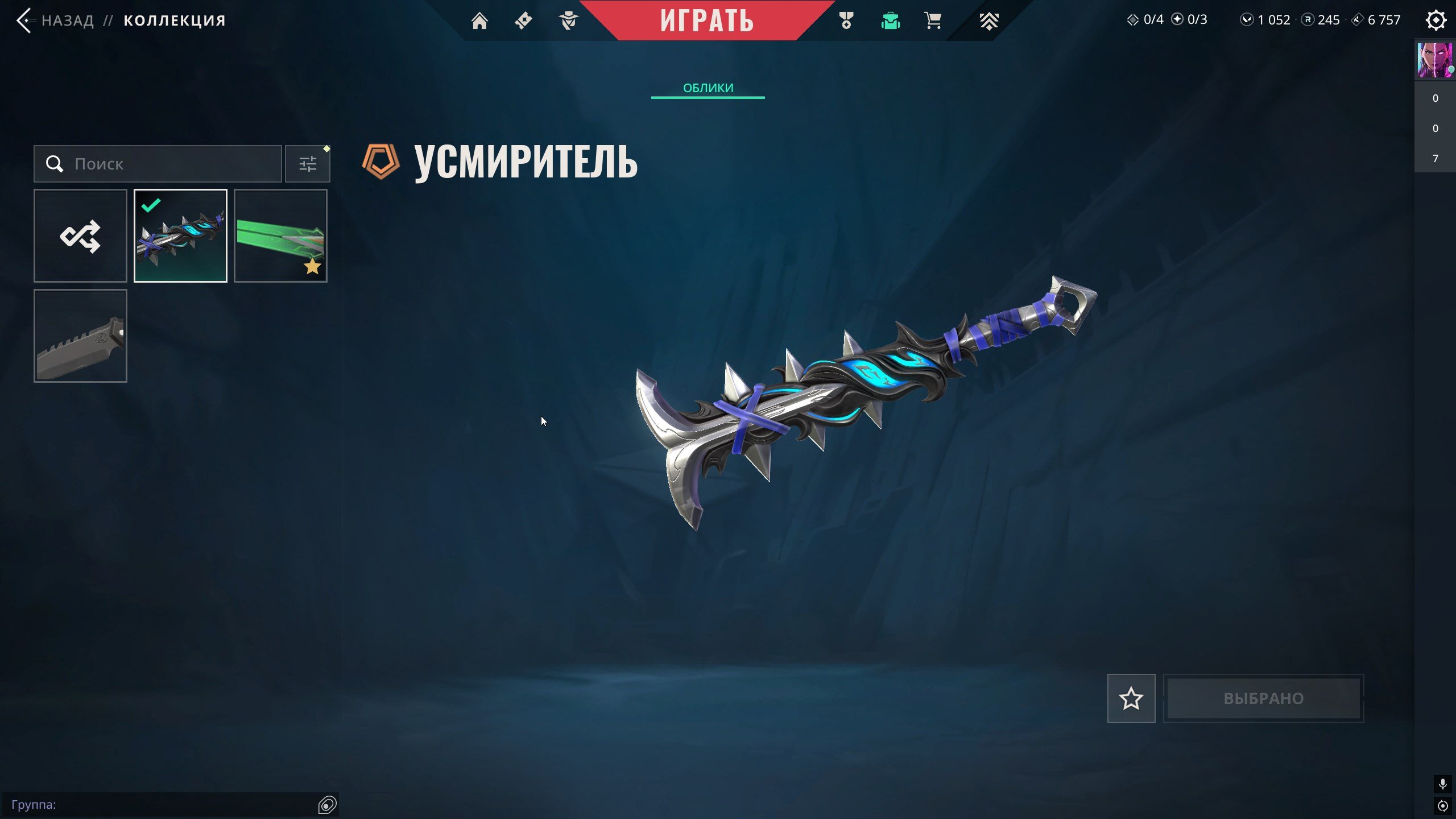Open the Collection backpack icon
Screen dimensions: 1456x819
(890, 20)
